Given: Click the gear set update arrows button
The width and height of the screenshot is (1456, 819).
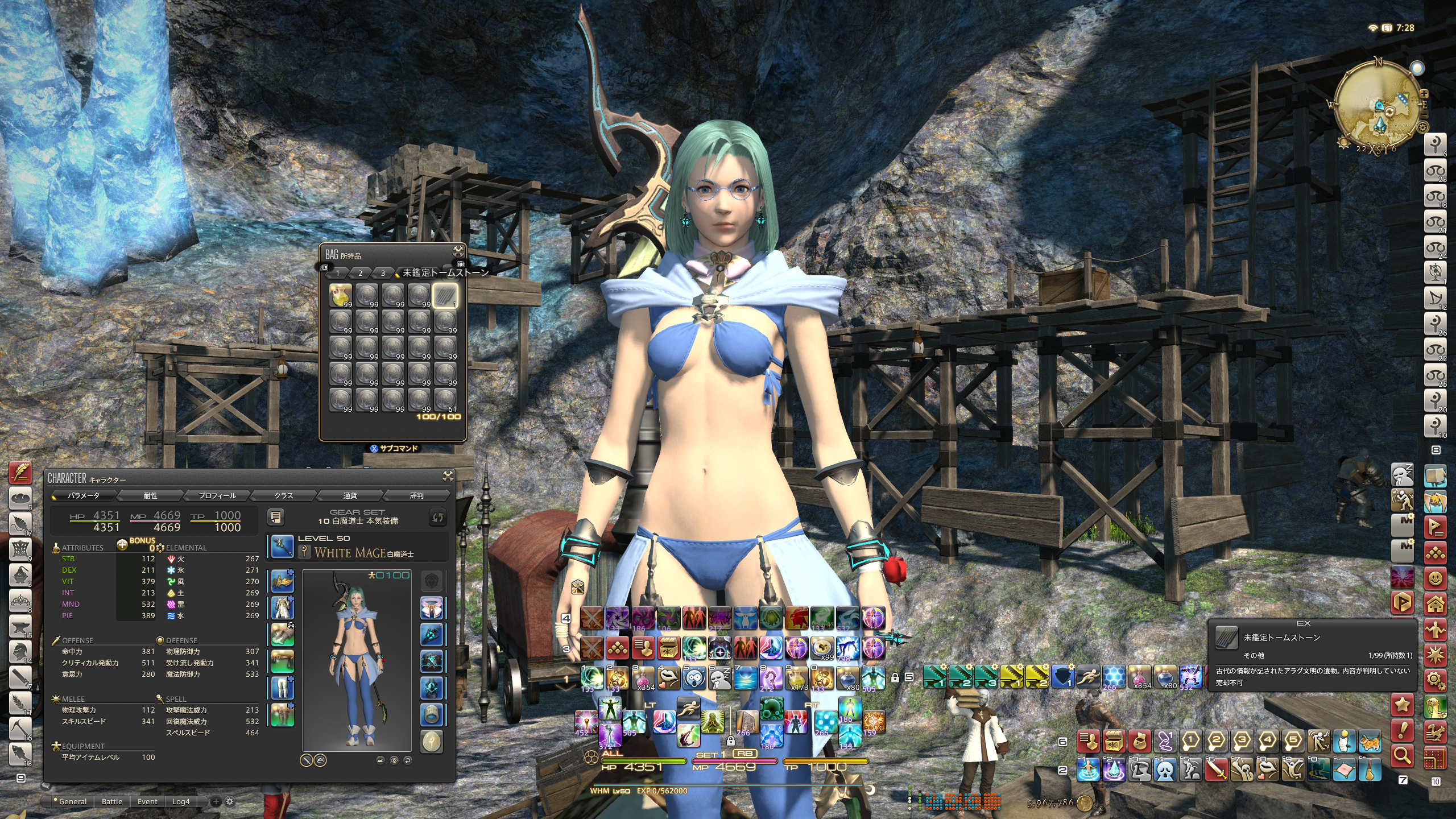Looking at the screenshot, I should click(x=437, y=517).
